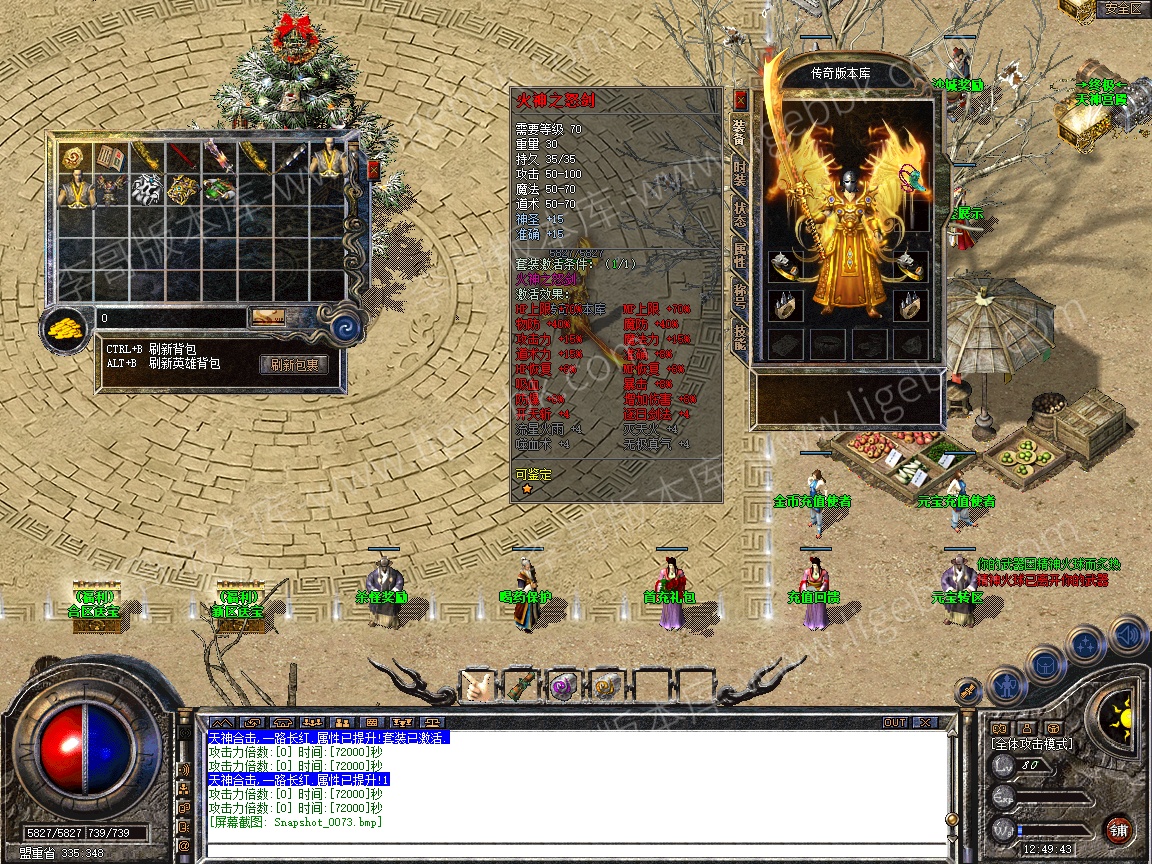Viewport: 1152px width, 864px height.
Task: Click the OUT button above chat
Action: tap(894, 722)
